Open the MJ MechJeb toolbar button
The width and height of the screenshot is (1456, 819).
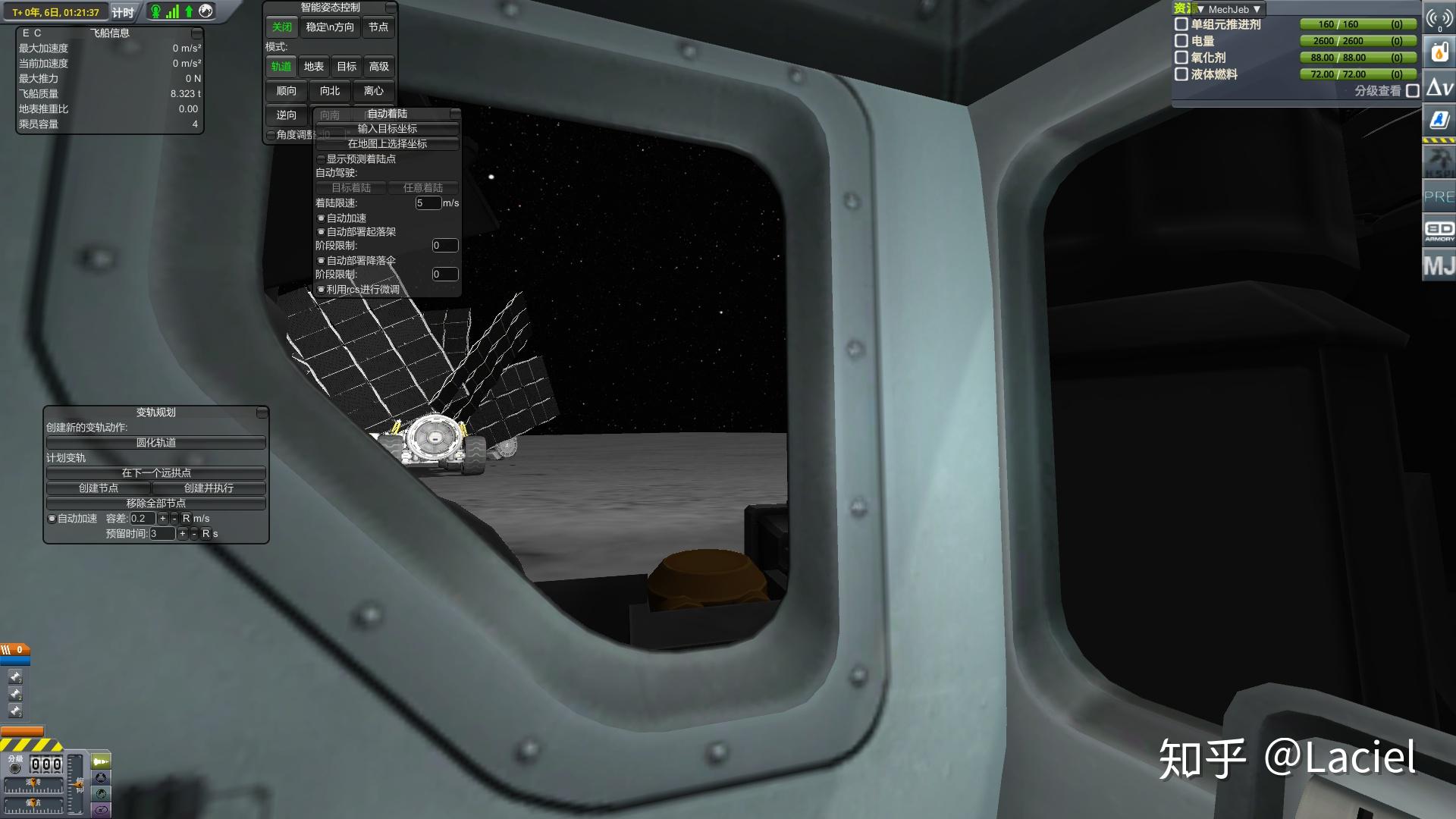click(x=1439, y=266)
